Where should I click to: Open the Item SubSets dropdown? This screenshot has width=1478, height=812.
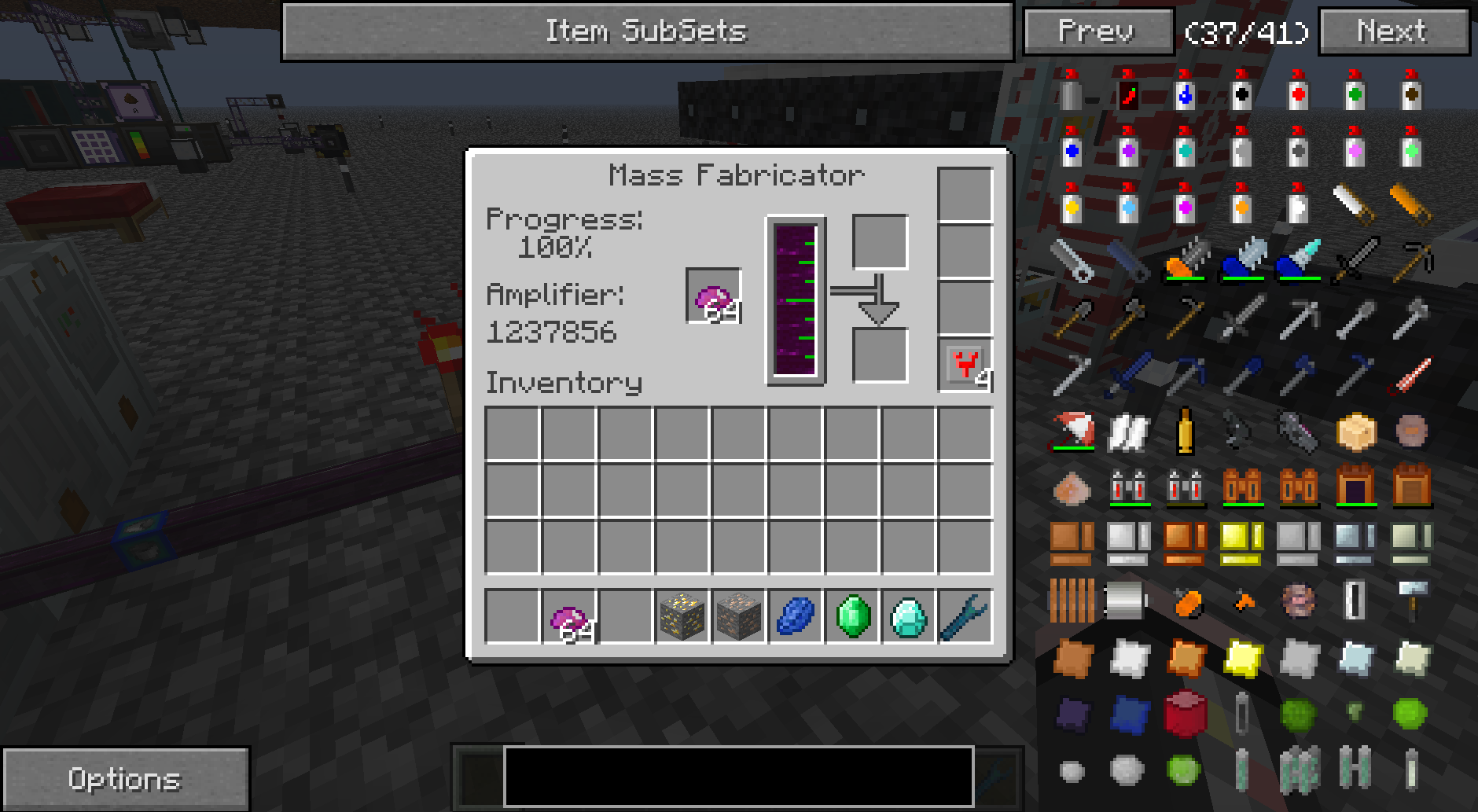[646, 32]
